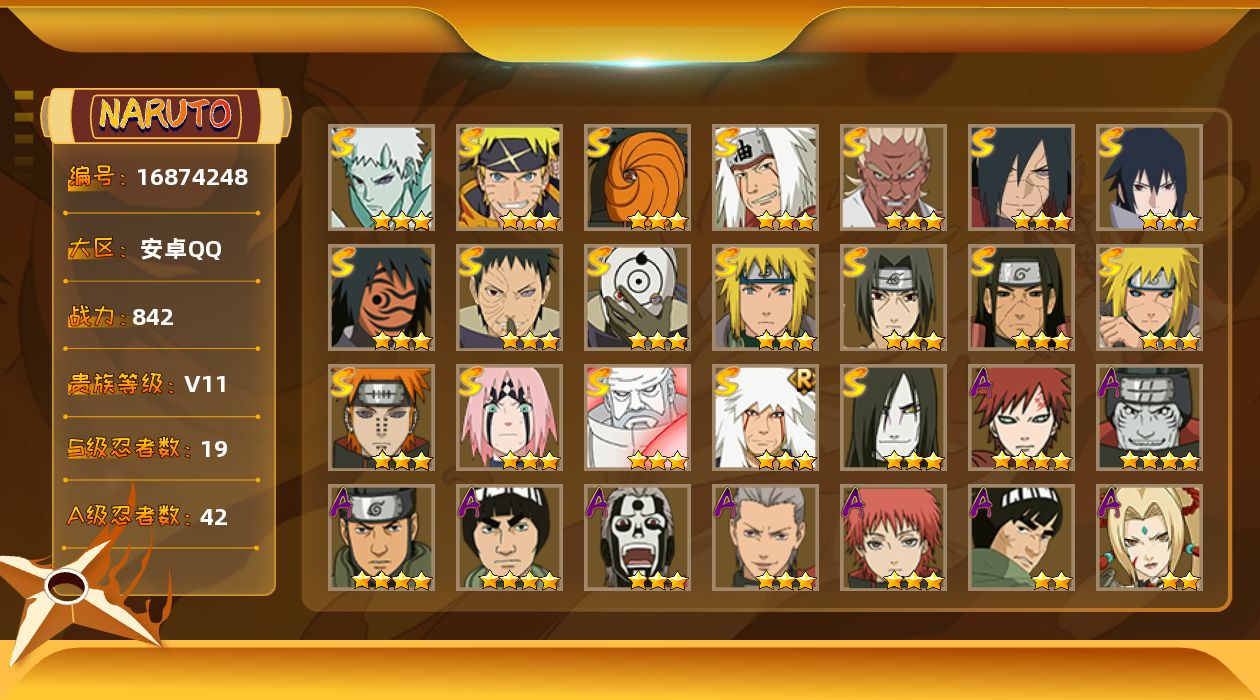Select blonde Tsunade with the forehead diamond
1260x700 pixels.
click(x=1149, y=538)
